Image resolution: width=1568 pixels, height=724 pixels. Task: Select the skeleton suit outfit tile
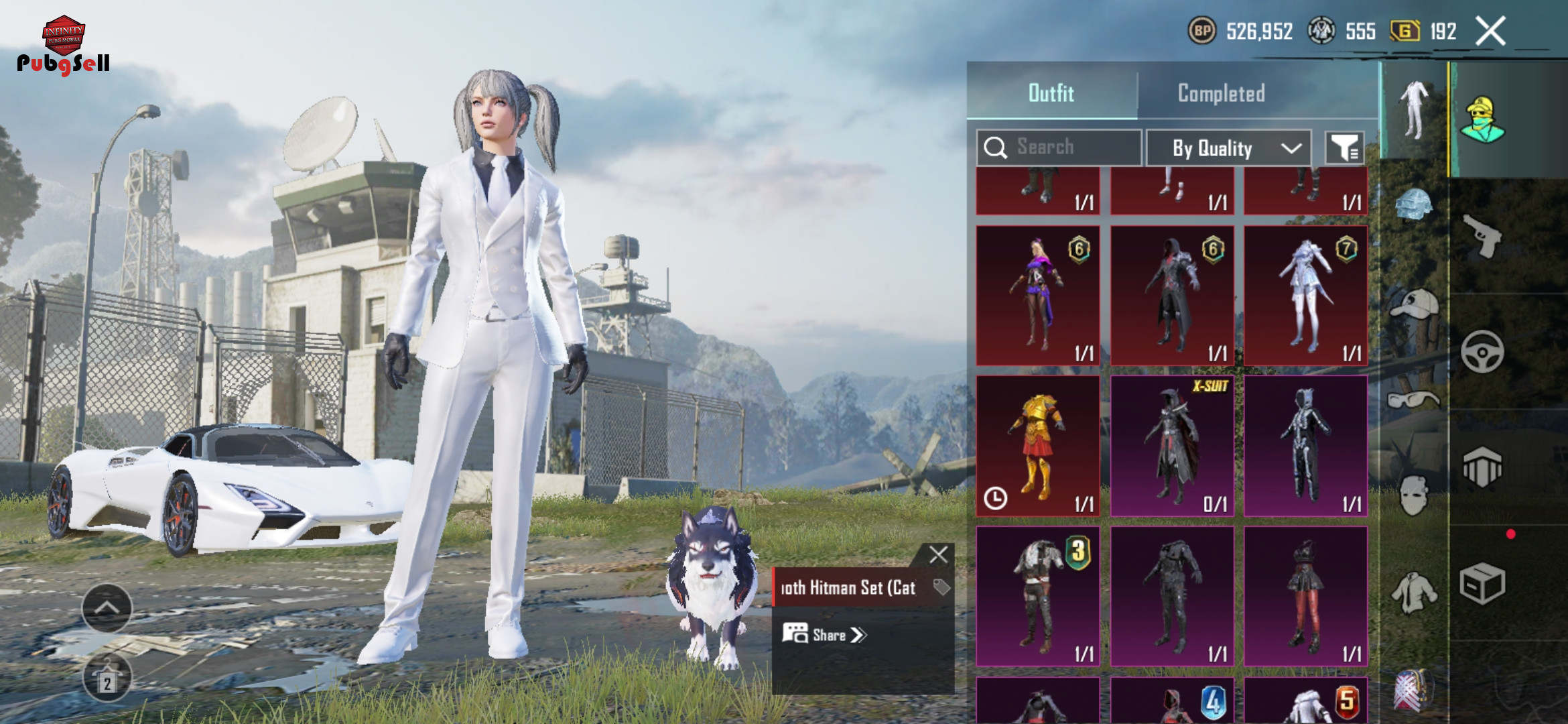click(x=1305, y=446)
